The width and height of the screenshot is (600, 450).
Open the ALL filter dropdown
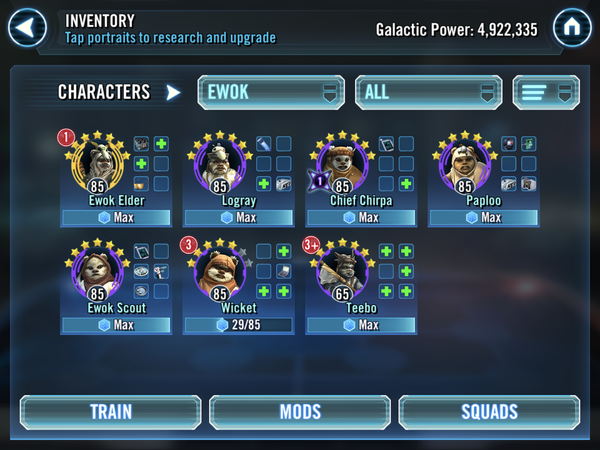pos(428,92)
